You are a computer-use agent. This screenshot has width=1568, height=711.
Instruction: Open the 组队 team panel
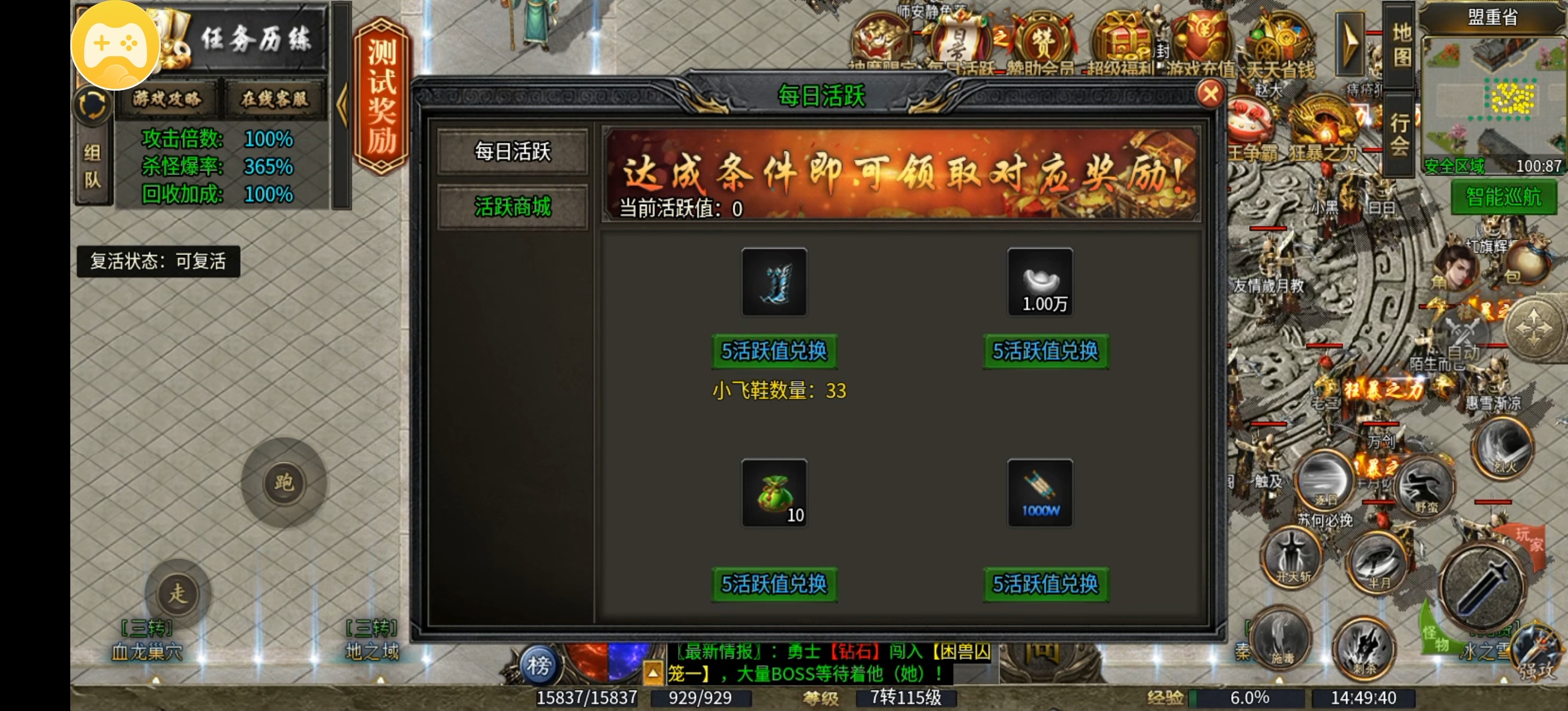pyautogui.click(x=92, y=166)
